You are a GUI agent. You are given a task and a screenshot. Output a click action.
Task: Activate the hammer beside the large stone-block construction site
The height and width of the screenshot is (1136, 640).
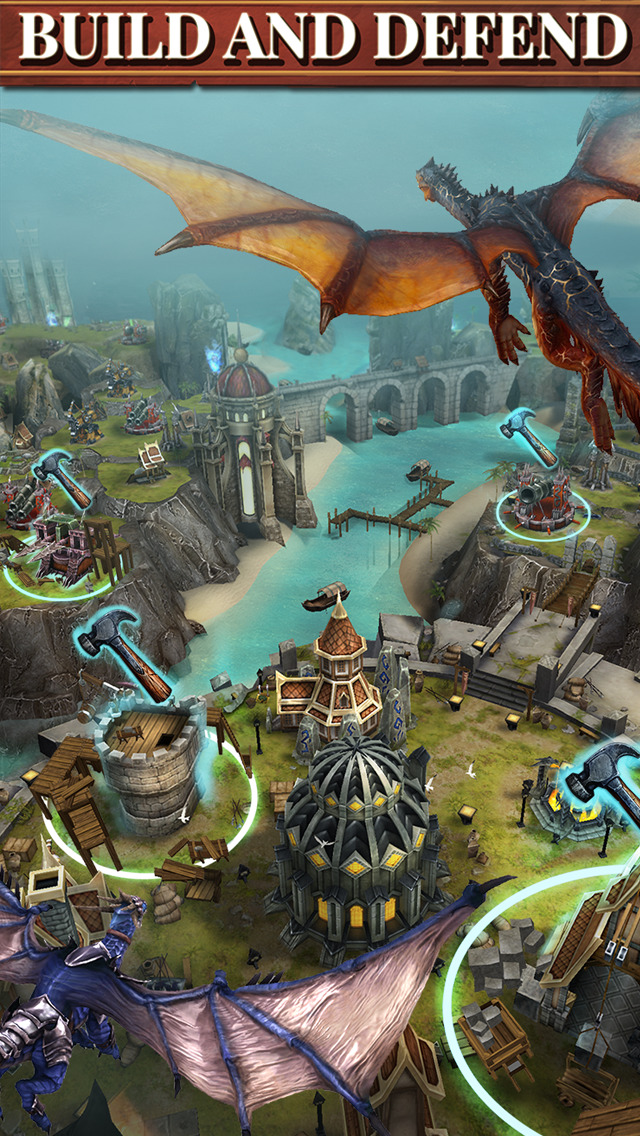[603, 782]
